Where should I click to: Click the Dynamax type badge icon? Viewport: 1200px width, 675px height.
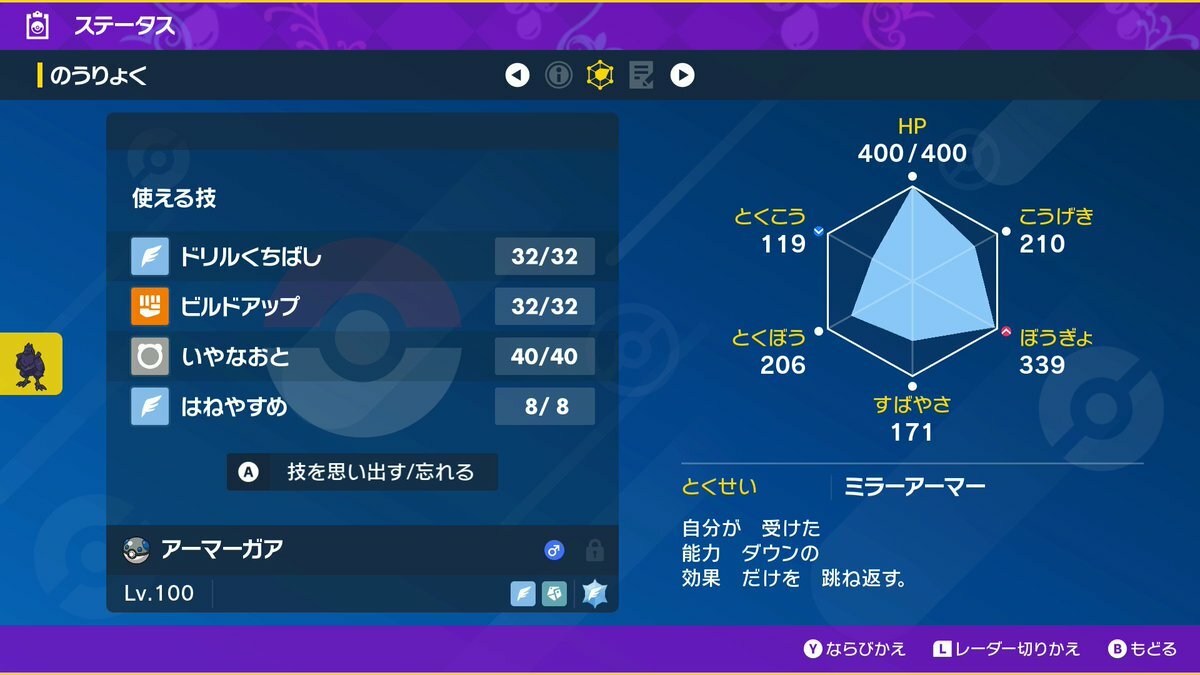click(x=595, y=593)
